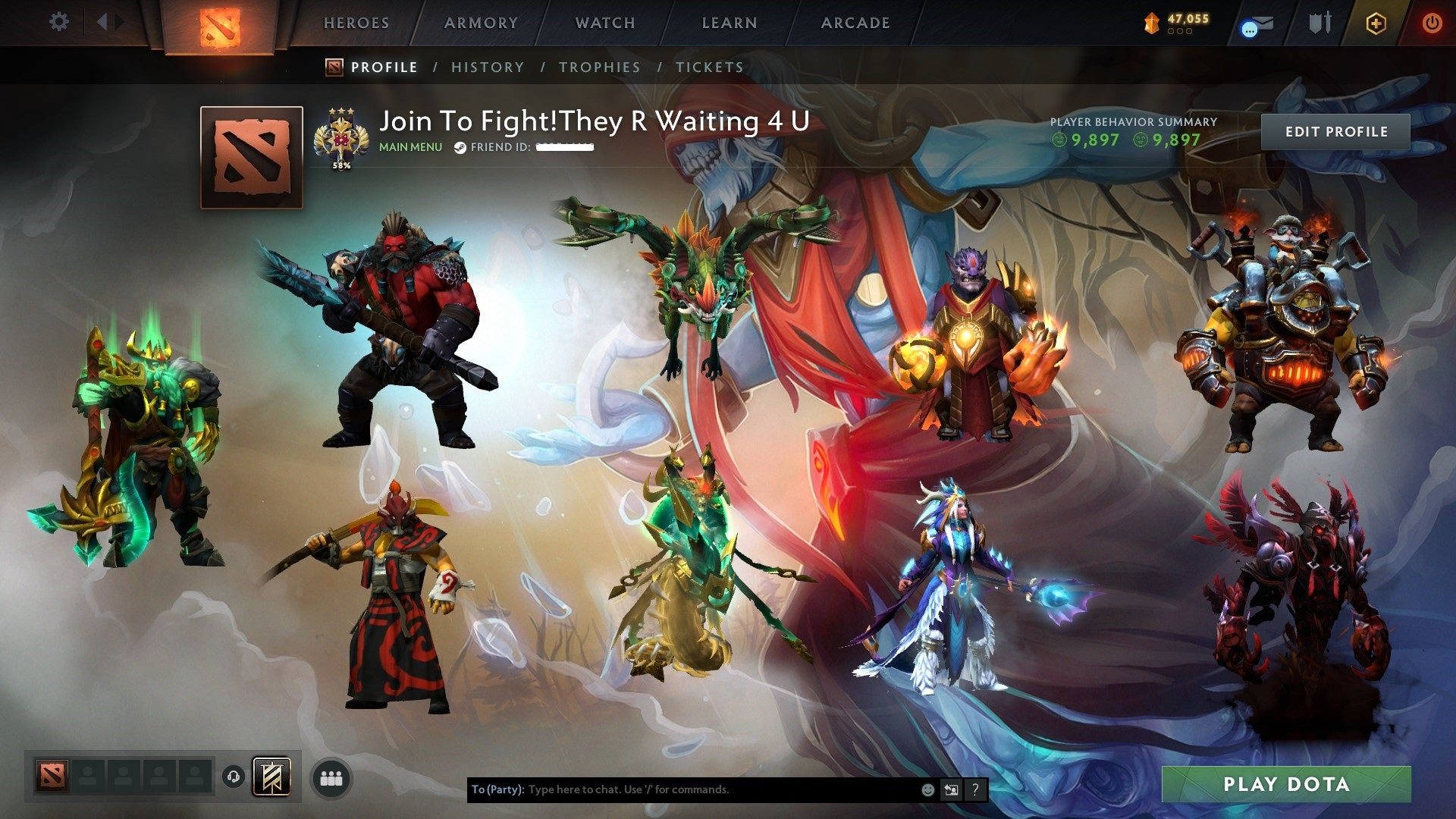Image resolution: width=1456 pixels, height=819 pixels.
Task: Toggle voice chat with the headset icon
Action: tap(235, 777)
